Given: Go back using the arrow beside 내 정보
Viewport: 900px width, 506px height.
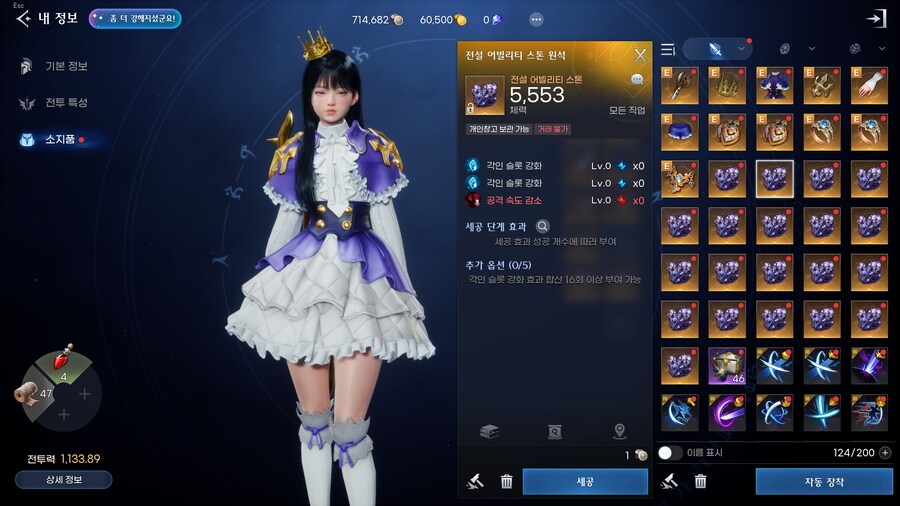Looking at the screenshot, I should (22, 19).
